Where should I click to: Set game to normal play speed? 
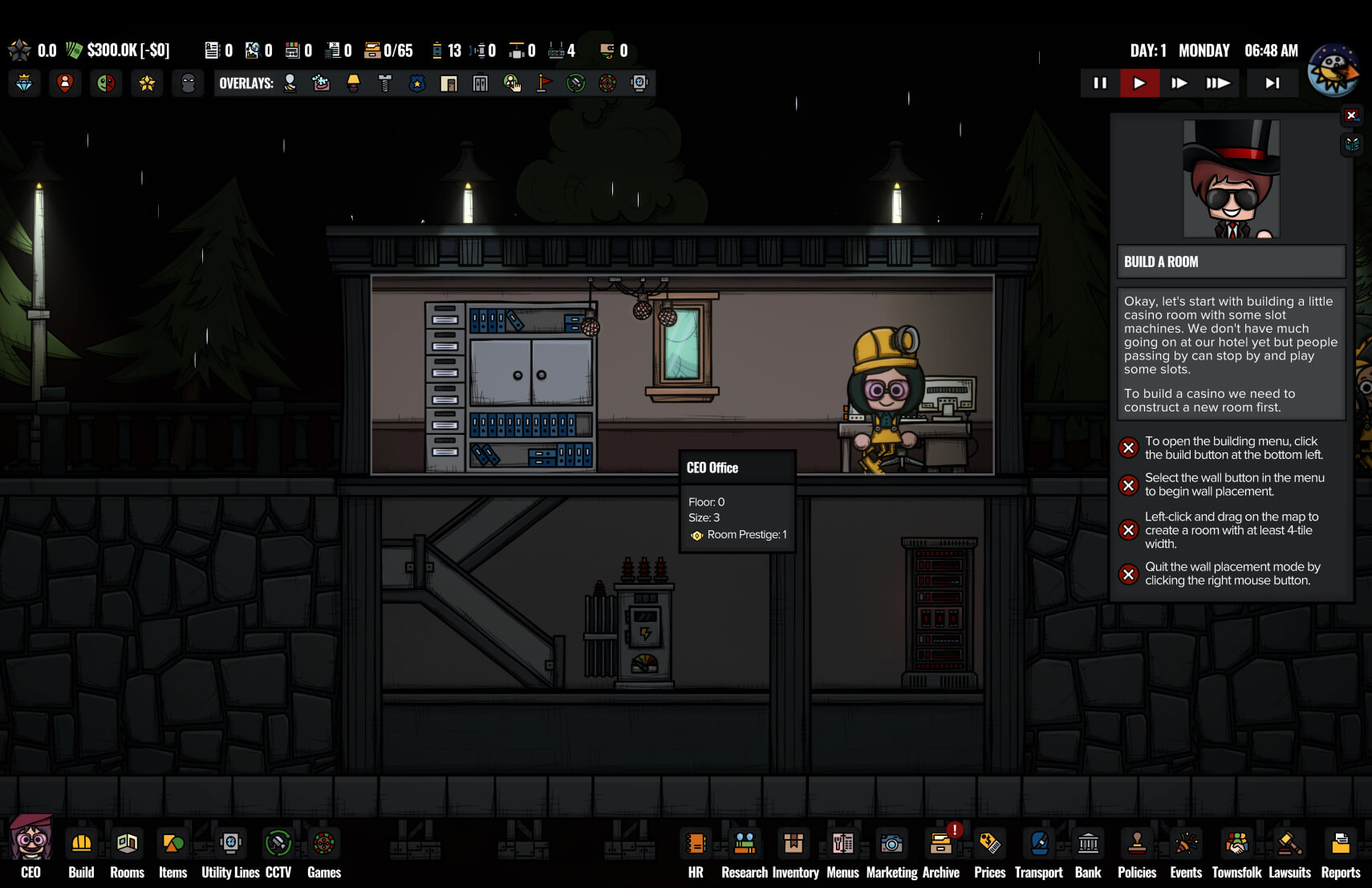tap(1139, 83)
